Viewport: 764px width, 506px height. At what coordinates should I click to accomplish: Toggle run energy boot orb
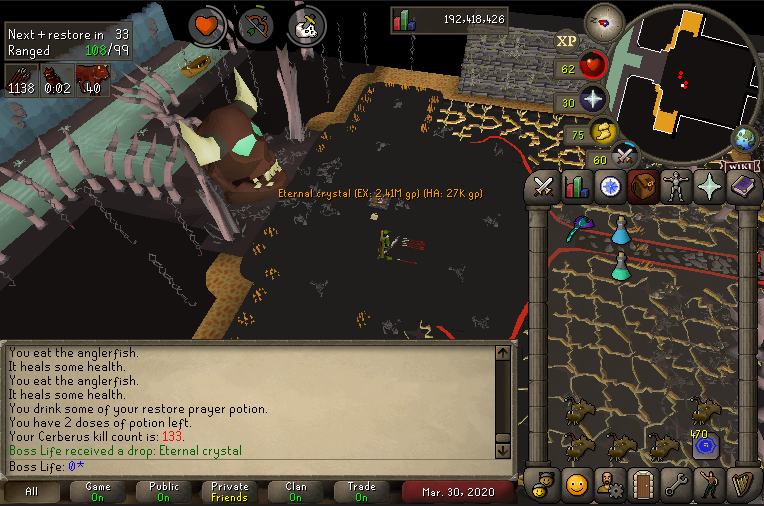tap(604, 133)
